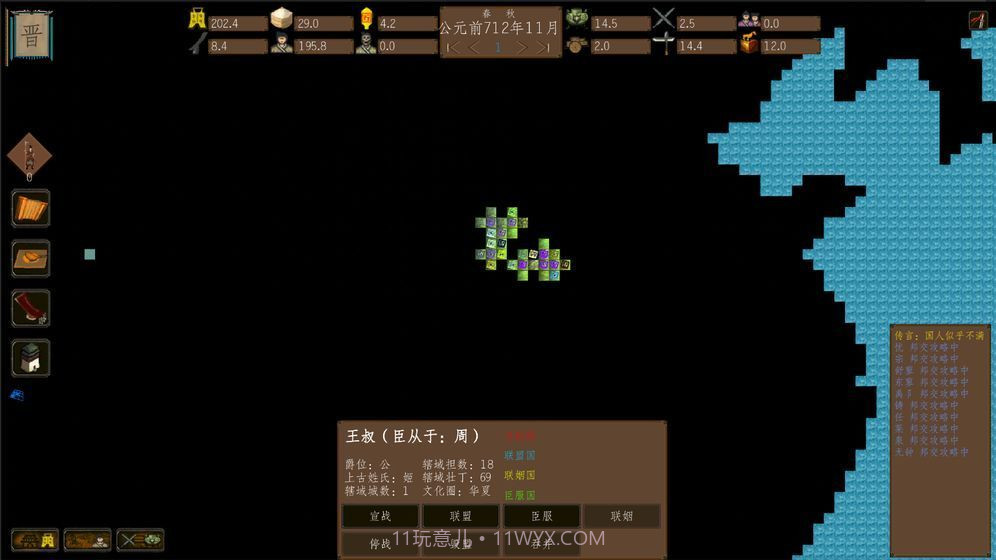Declare war with the 宣战 button

pos(380,516)
